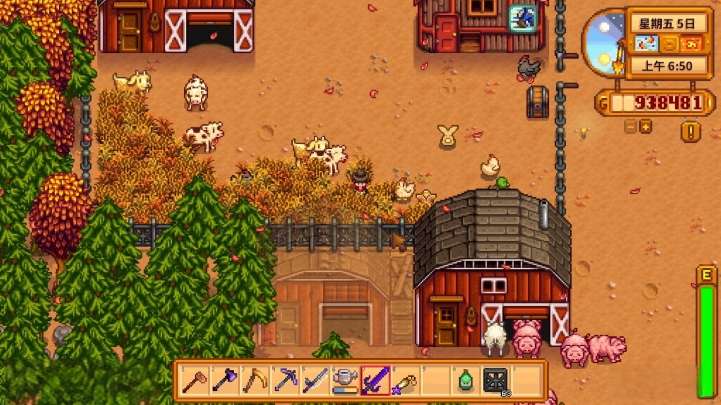Pick the watering can from the hotbar

click(345, 380)
